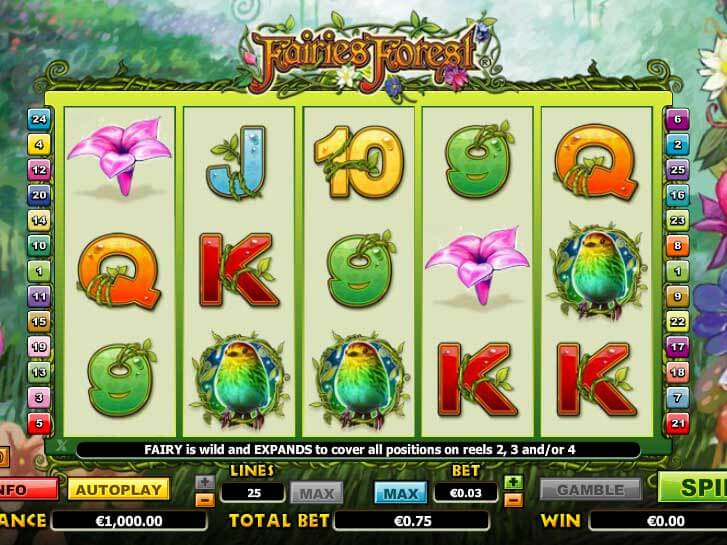727x545 pixels.
Task: Pick payline 5 marker
Action: click(x=40, y=424)
